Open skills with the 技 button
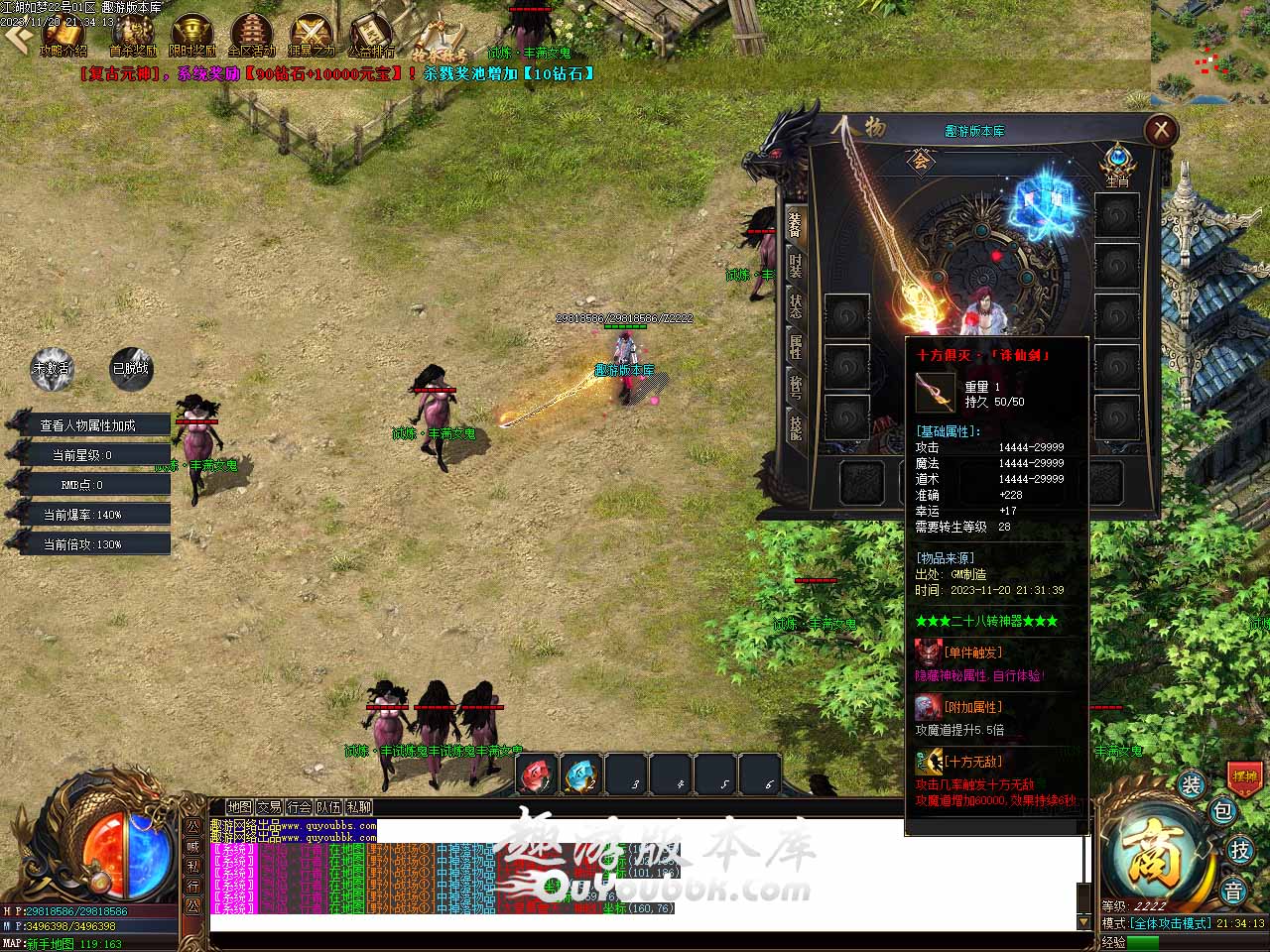 coord(1239,850)
